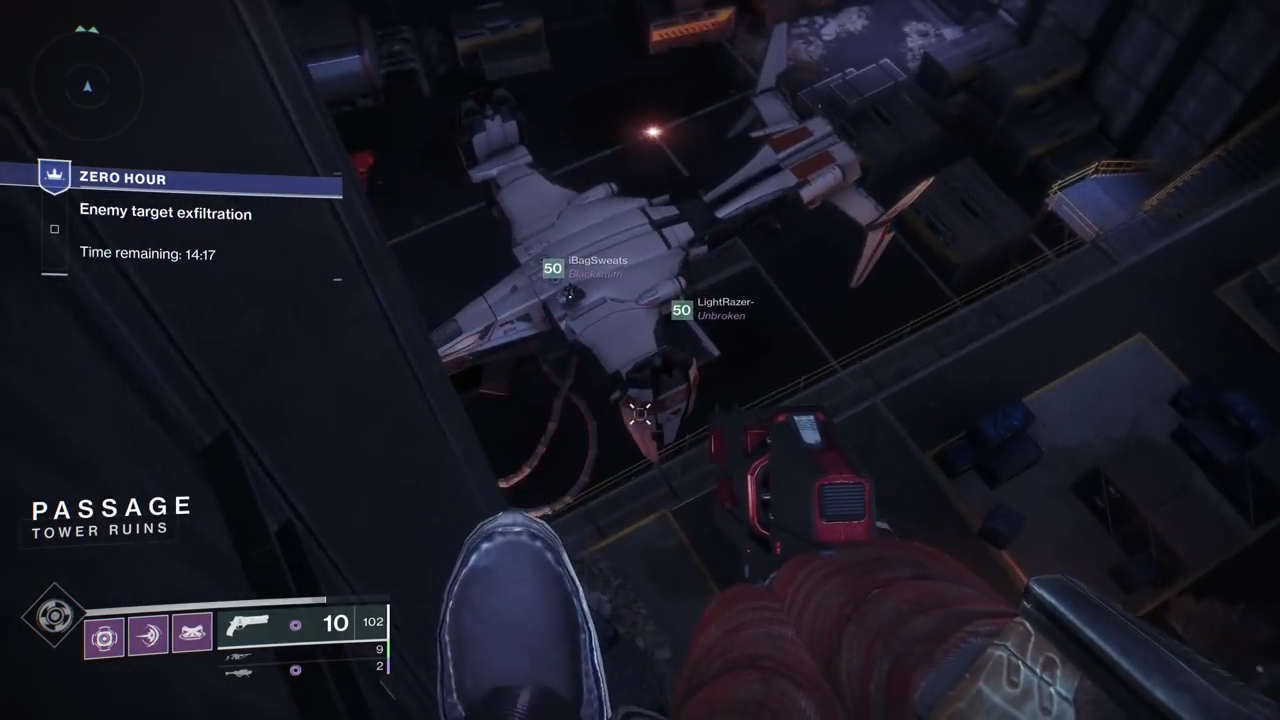Choose the heavy weapon slot
This screenshot has width=1280, height=720.
coord(238,672)
